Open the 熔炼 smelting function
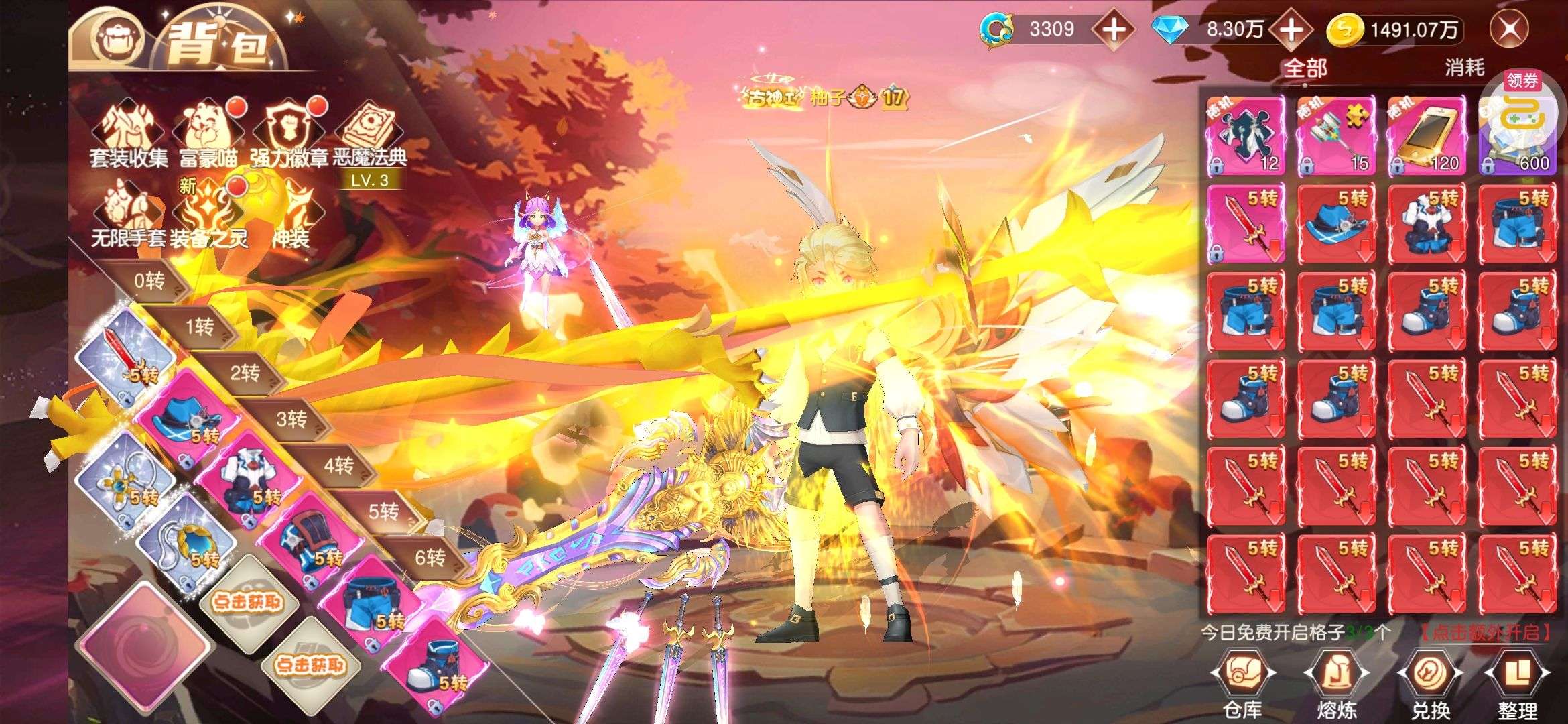Screen dimensions: 1568x724 (x=1337, y=685)
